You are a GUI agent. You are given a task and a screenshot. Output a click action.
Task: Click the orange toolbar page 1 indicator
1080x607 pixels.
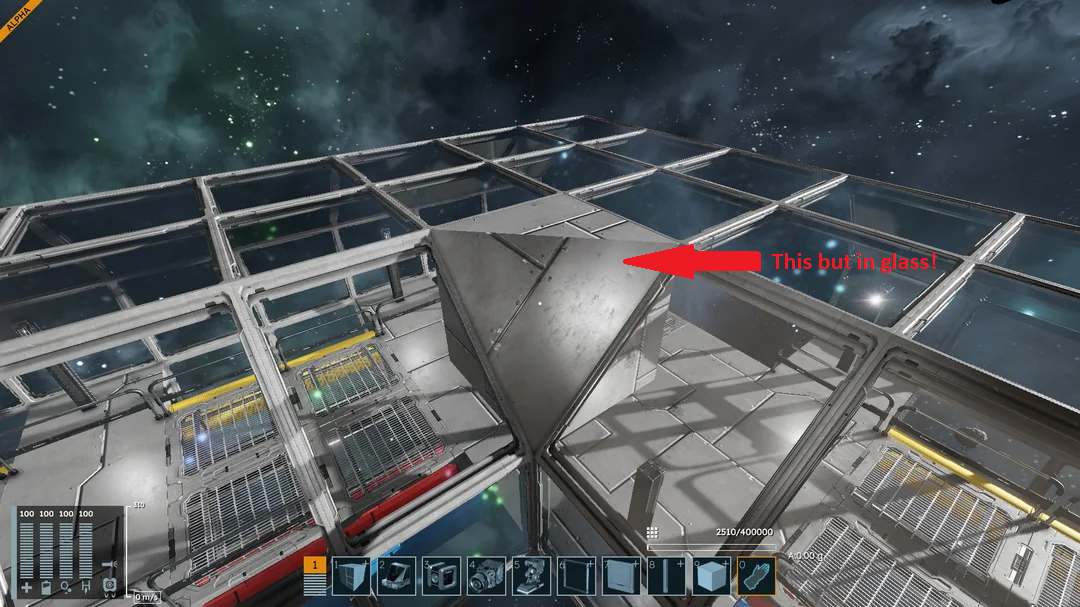(x=315, y=565)
